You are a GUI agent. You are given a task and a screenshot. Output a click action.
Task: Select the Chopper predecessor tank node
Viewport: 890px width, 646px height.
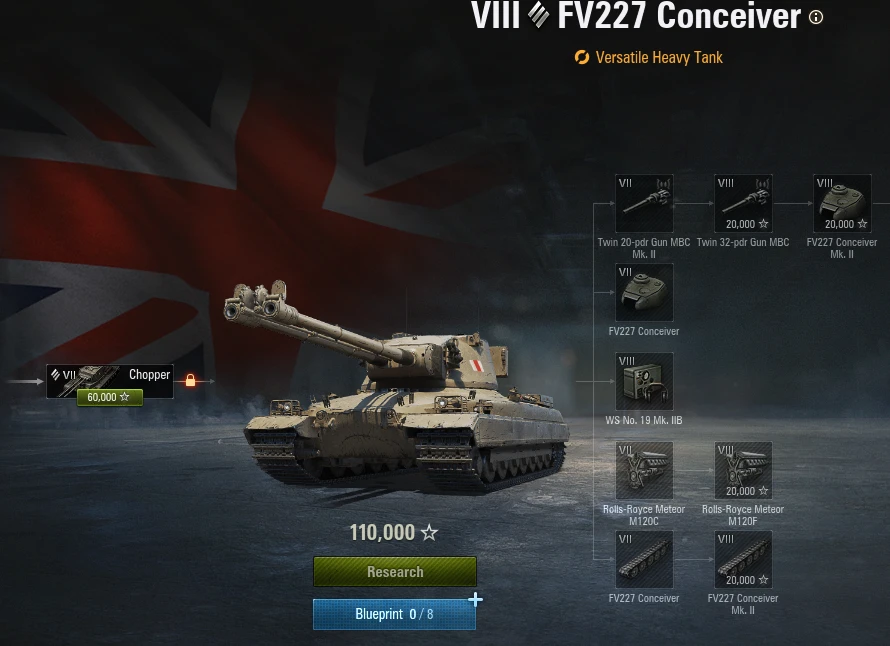pyautogui.click(x=110, y=376)
